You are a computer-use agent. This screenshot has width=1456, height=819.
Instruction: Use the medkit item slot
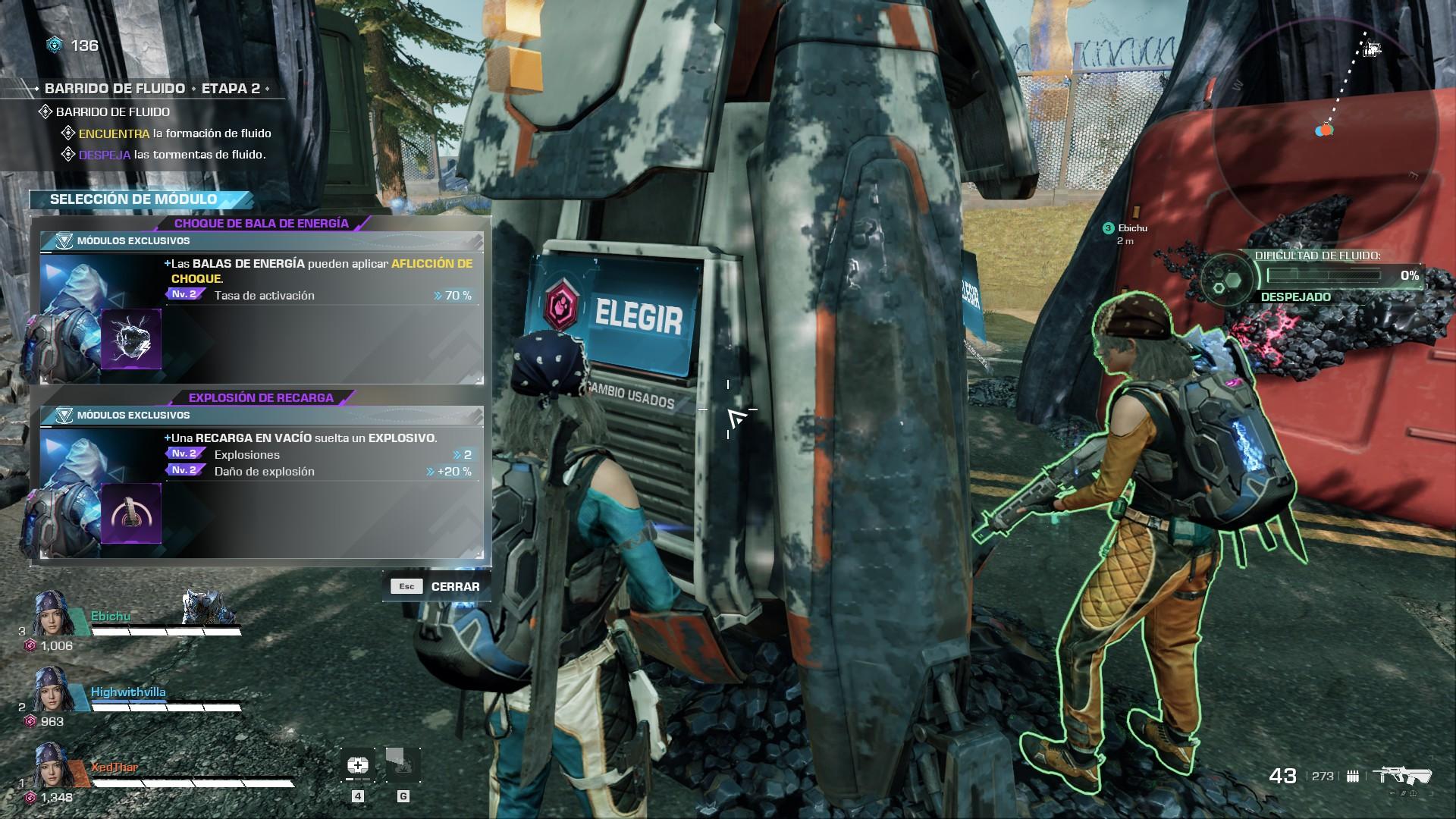(x=358, y=767)
